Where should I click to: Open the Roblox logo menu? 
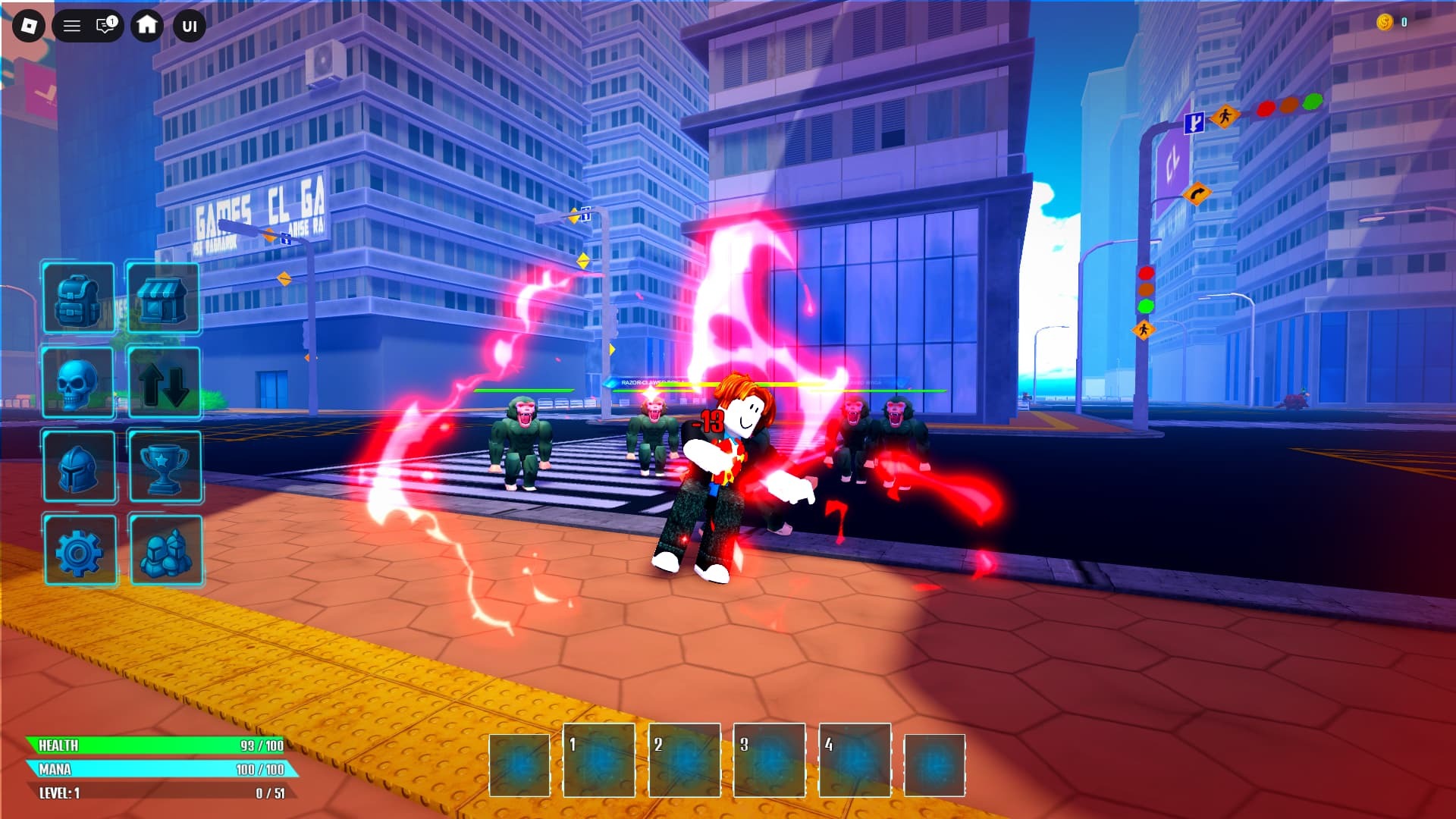click(x=29, y=27)
